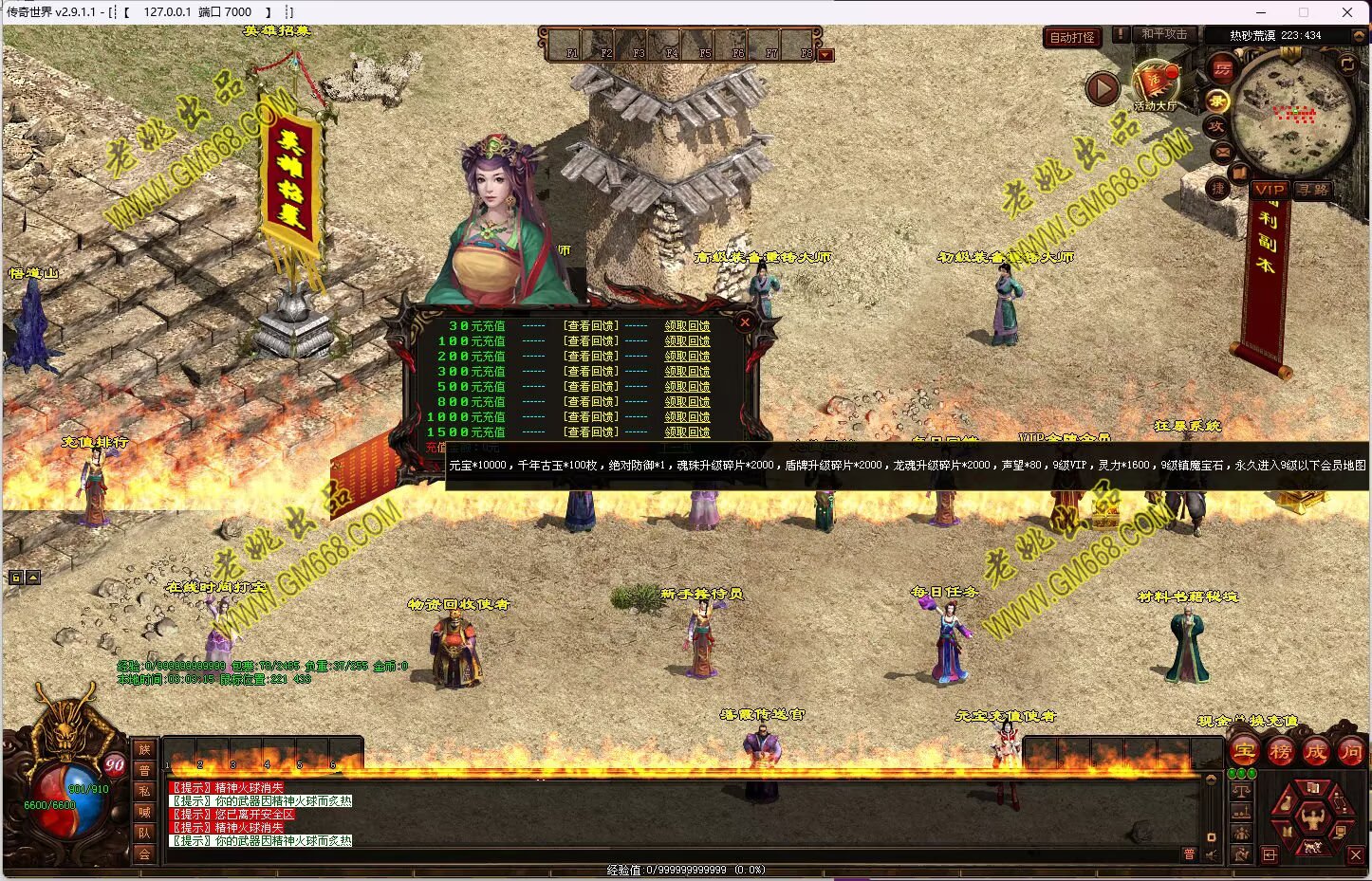Viewport: 1372px width, 881px height.
Task: Open the VIP panel
Action: [1269, 190]
